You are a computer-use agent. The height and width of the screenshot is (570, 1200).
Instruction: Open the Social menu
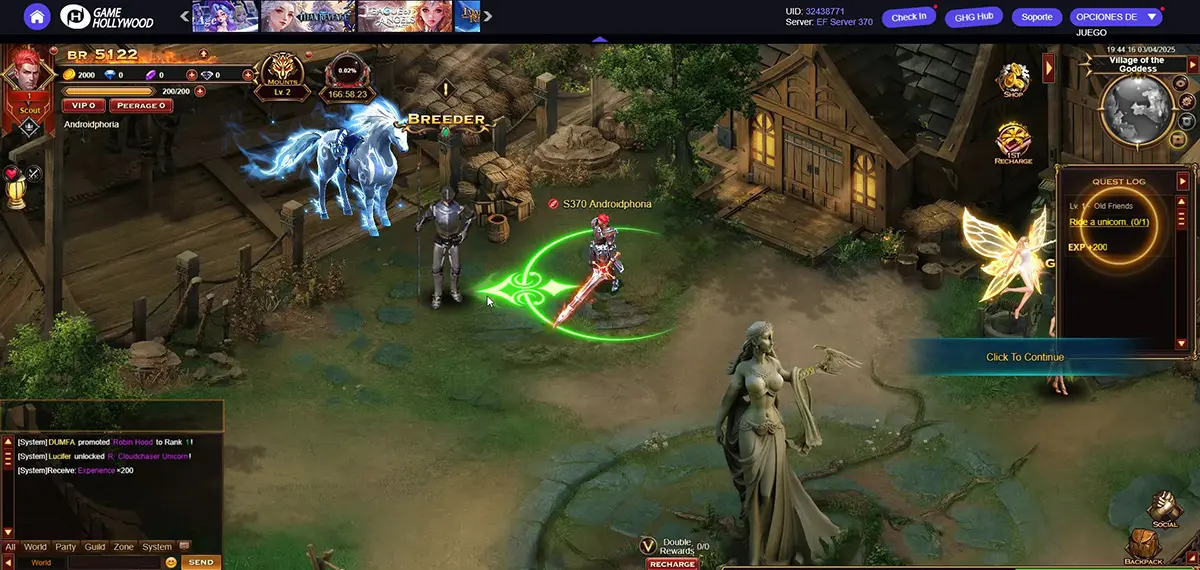pos(1163,510)
